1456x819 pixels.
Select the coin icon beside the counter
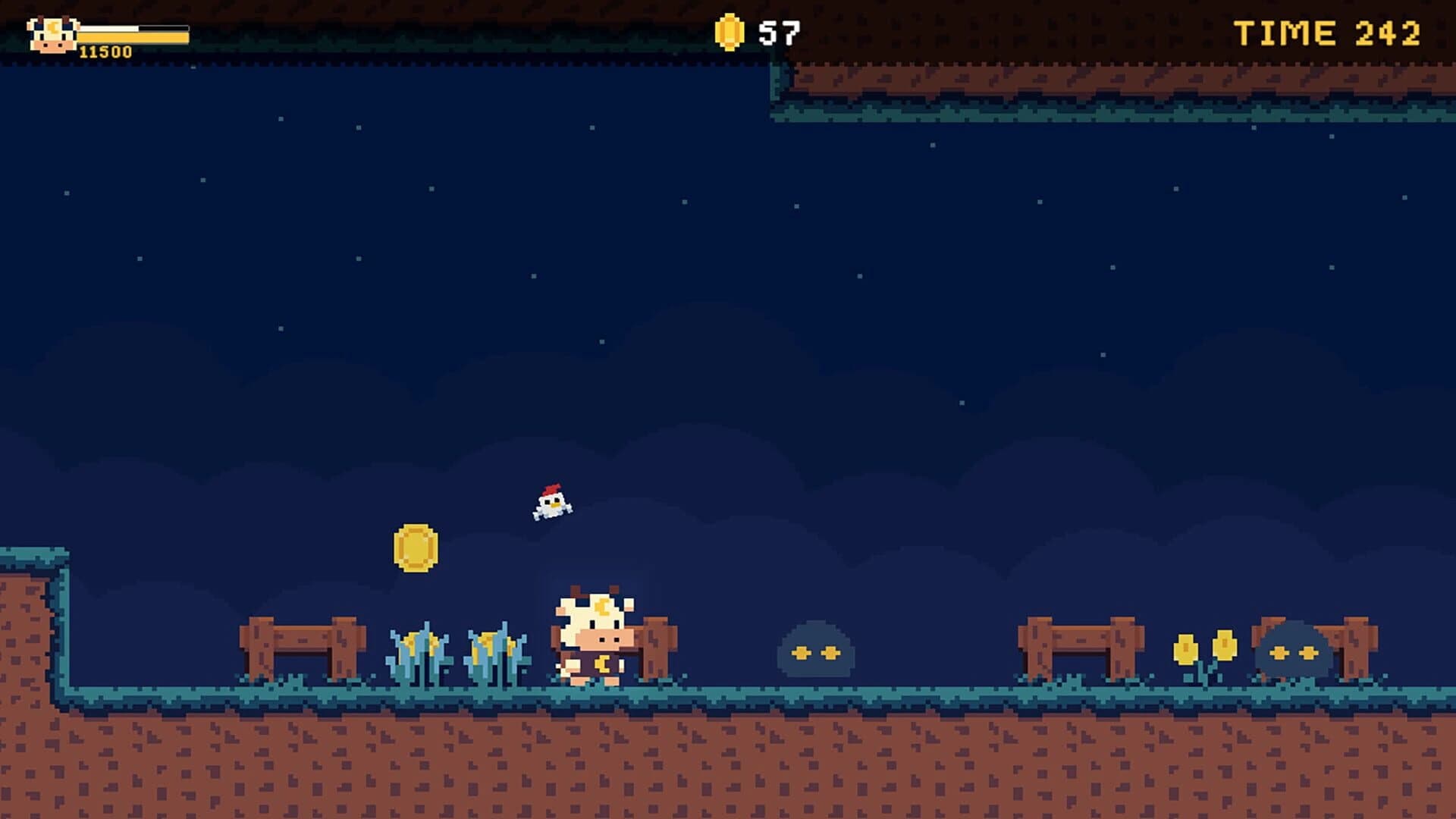[x=730, y=31]
